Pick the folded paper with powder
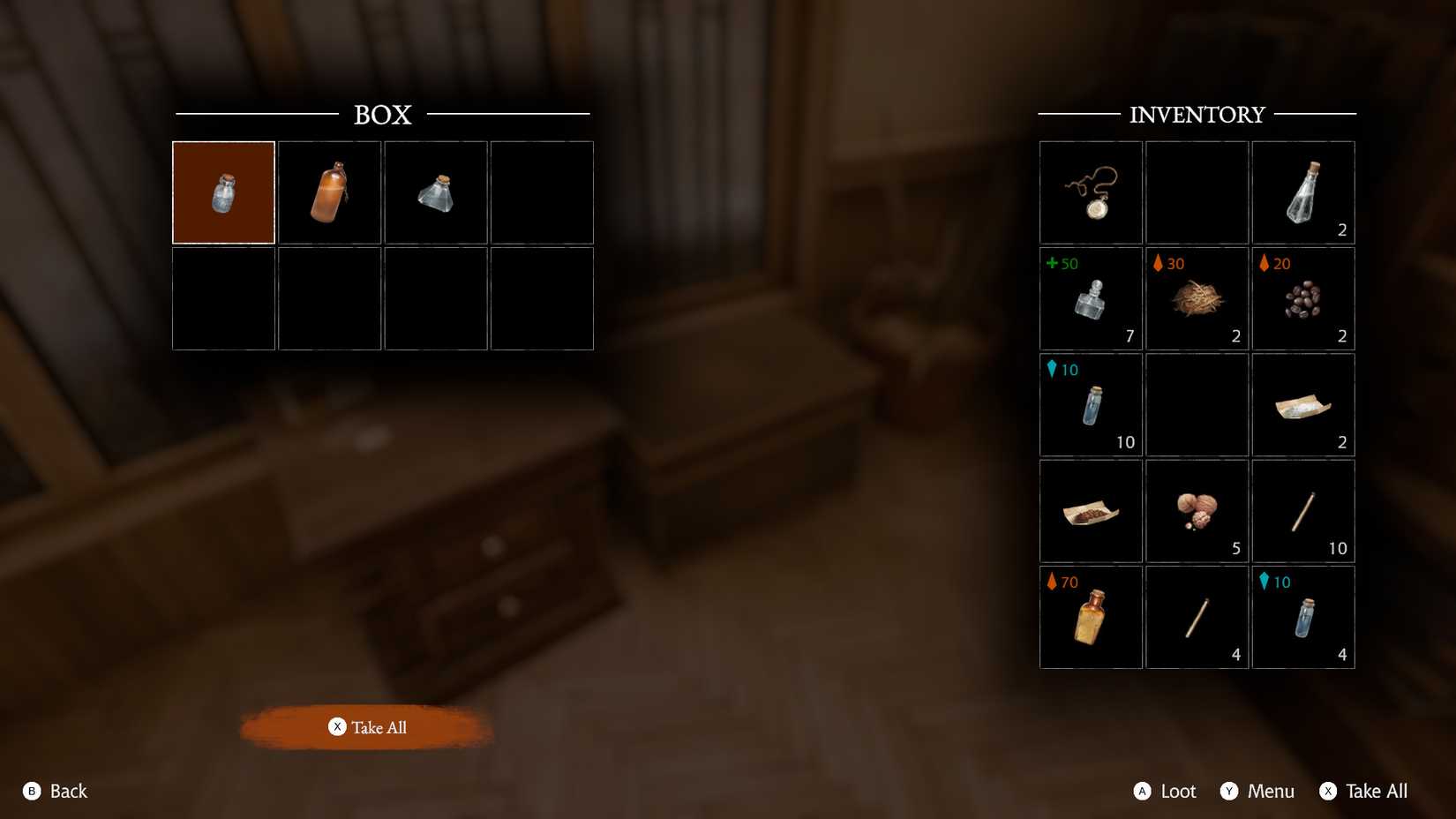This screenshot has height=819, width=1456. click(x=1302, y=404)
